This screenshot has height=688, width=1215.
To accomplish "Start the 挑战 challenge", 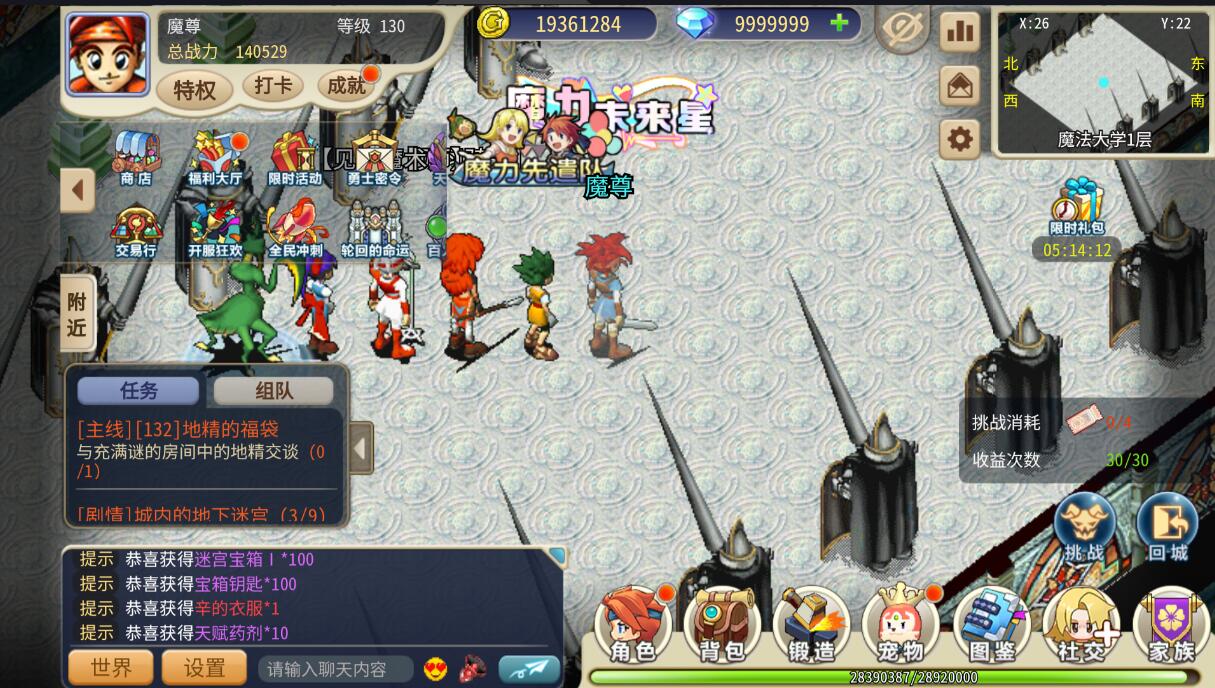I will (1084, 527).
